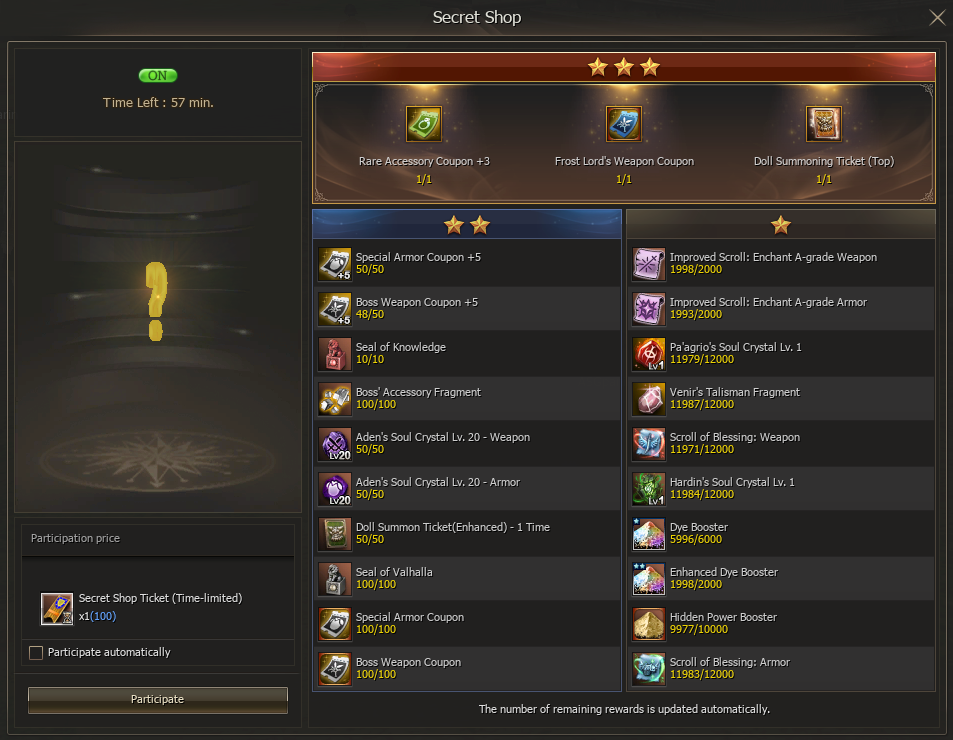Inspect Improved Scroll: Enchant A-grade Weapon
Screen dimensions: 953x740
pos(780,265)
